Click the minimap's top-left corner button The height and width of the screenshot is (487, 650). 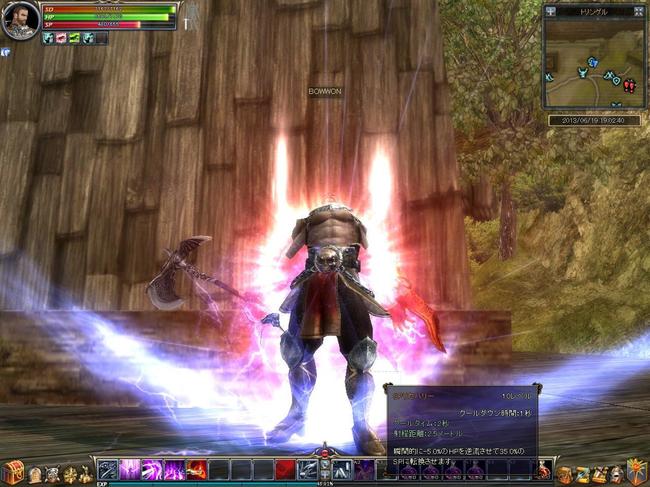(550, 11)
